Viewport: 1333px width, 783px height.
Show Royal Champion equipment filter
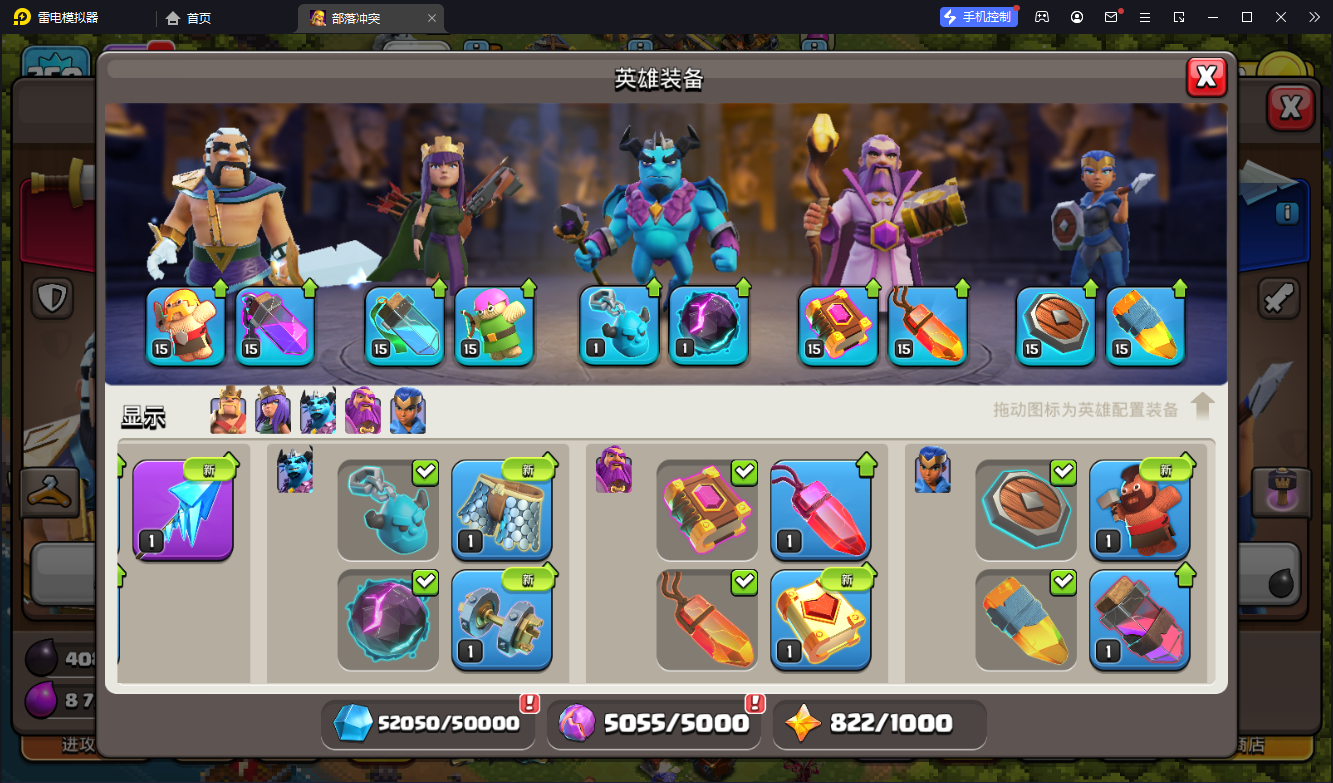pos(408,411)
